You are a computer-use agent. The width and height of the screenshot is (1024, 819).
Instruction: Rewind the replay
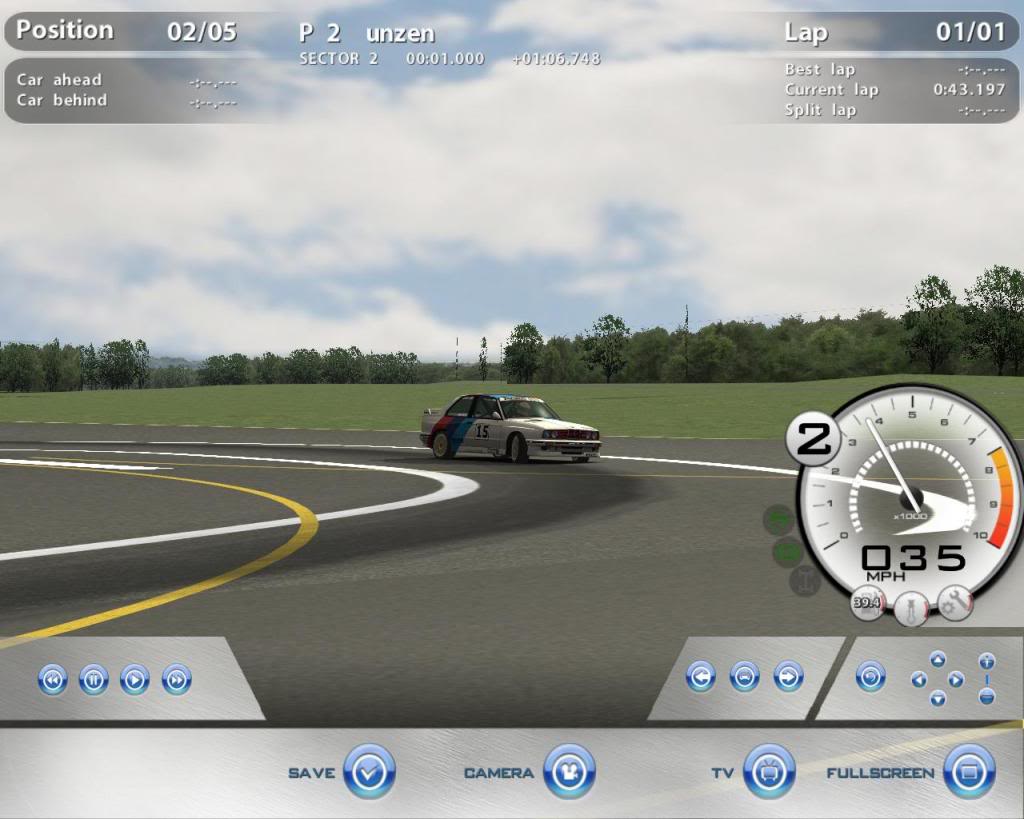point(52,681)
